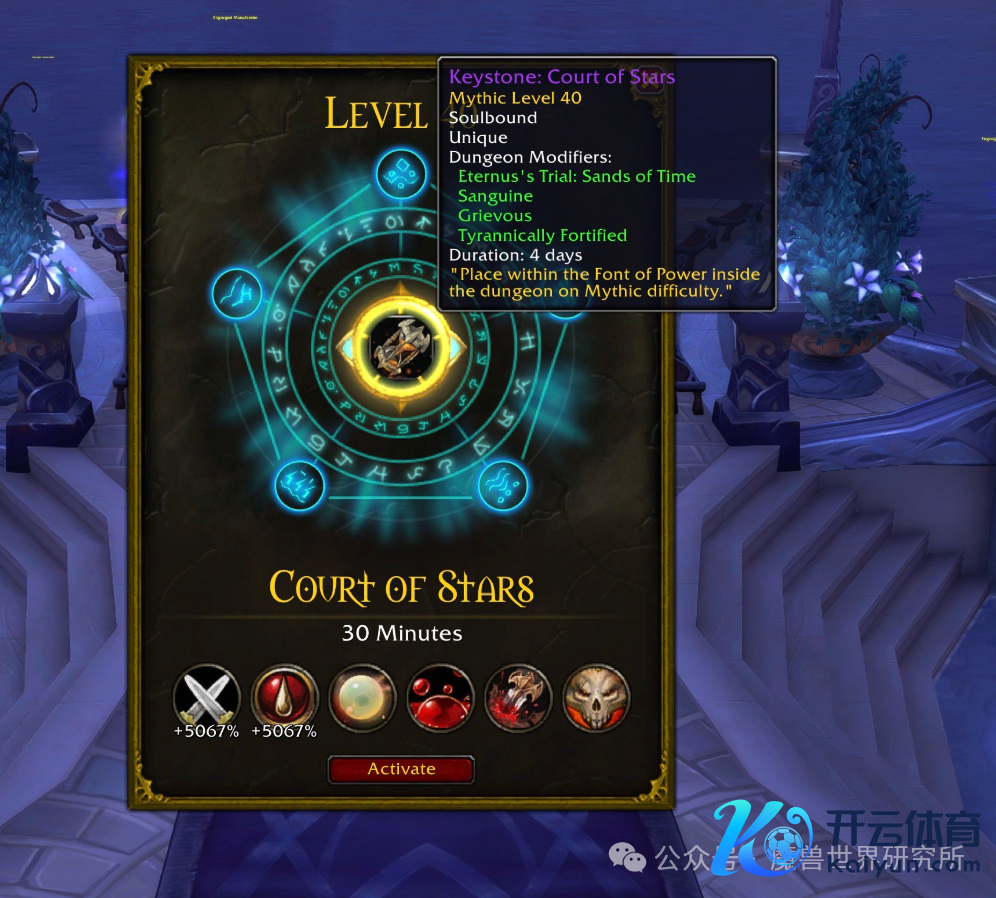Inspect the glowing orb Sands of Time affix

coord(363,696)
